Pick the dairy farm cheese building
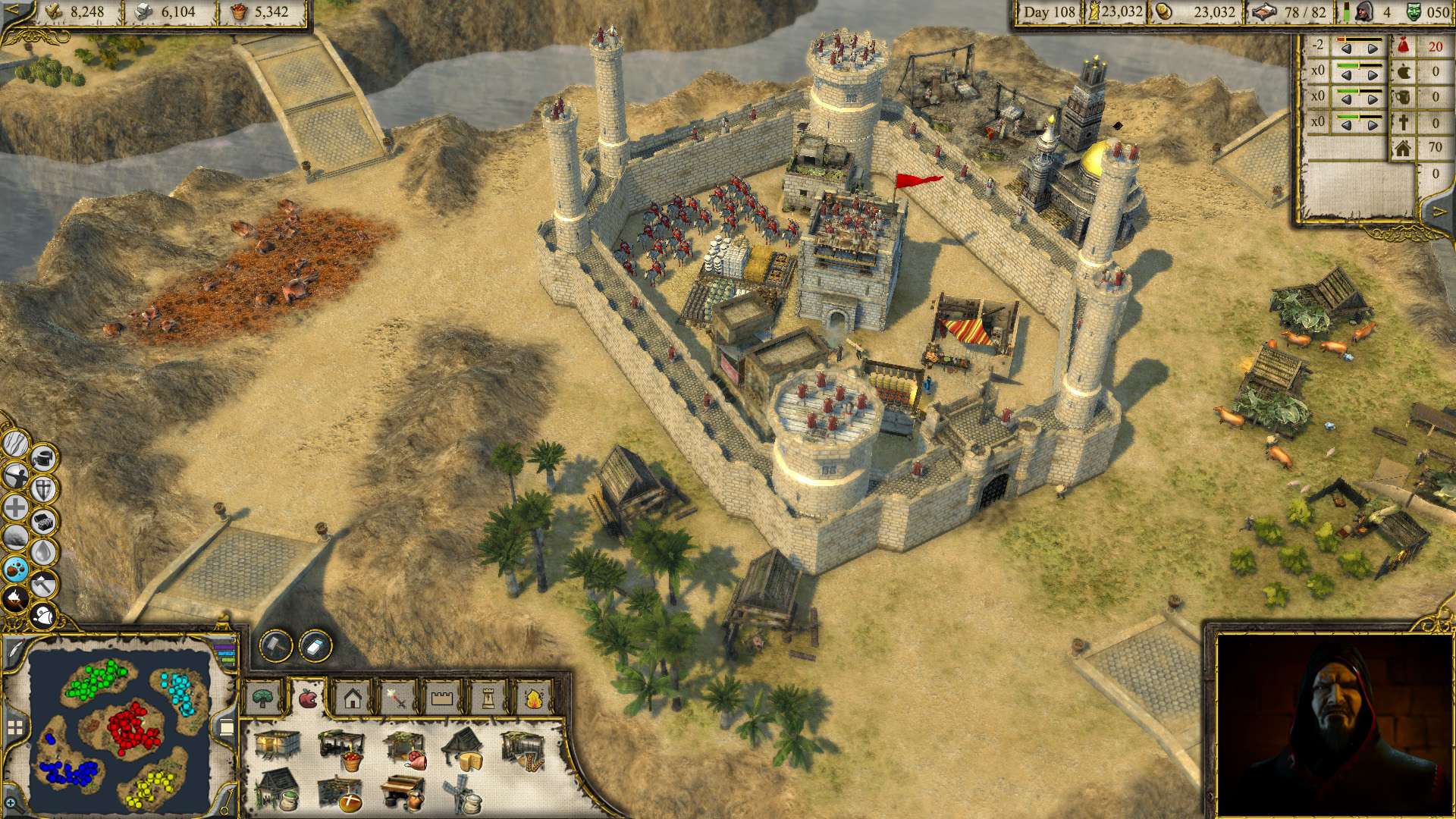Image resolution: width=1456 pixels, height=819 pixels. (464, 748)
